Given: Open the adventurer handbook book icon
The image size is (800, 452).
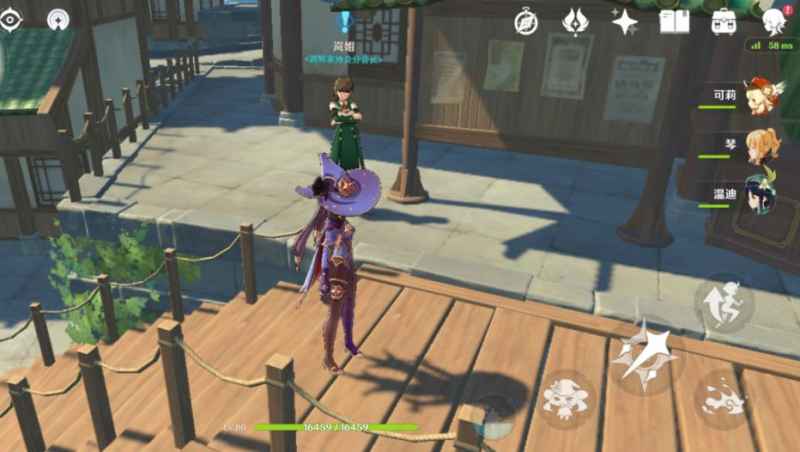Looking at the screenshot, I should pyautogui.click(x=675, y=21).
